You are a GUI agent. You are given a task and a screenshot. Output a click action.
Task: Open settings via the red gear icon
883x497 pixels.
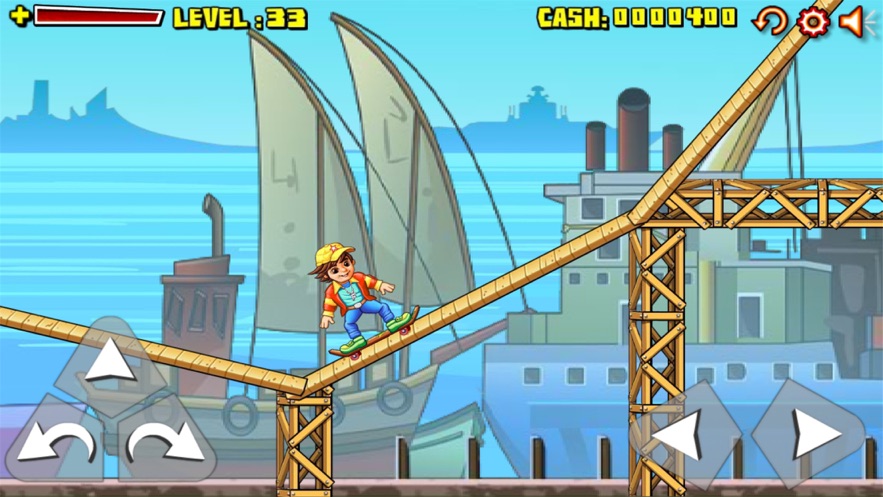pos(813,20)
